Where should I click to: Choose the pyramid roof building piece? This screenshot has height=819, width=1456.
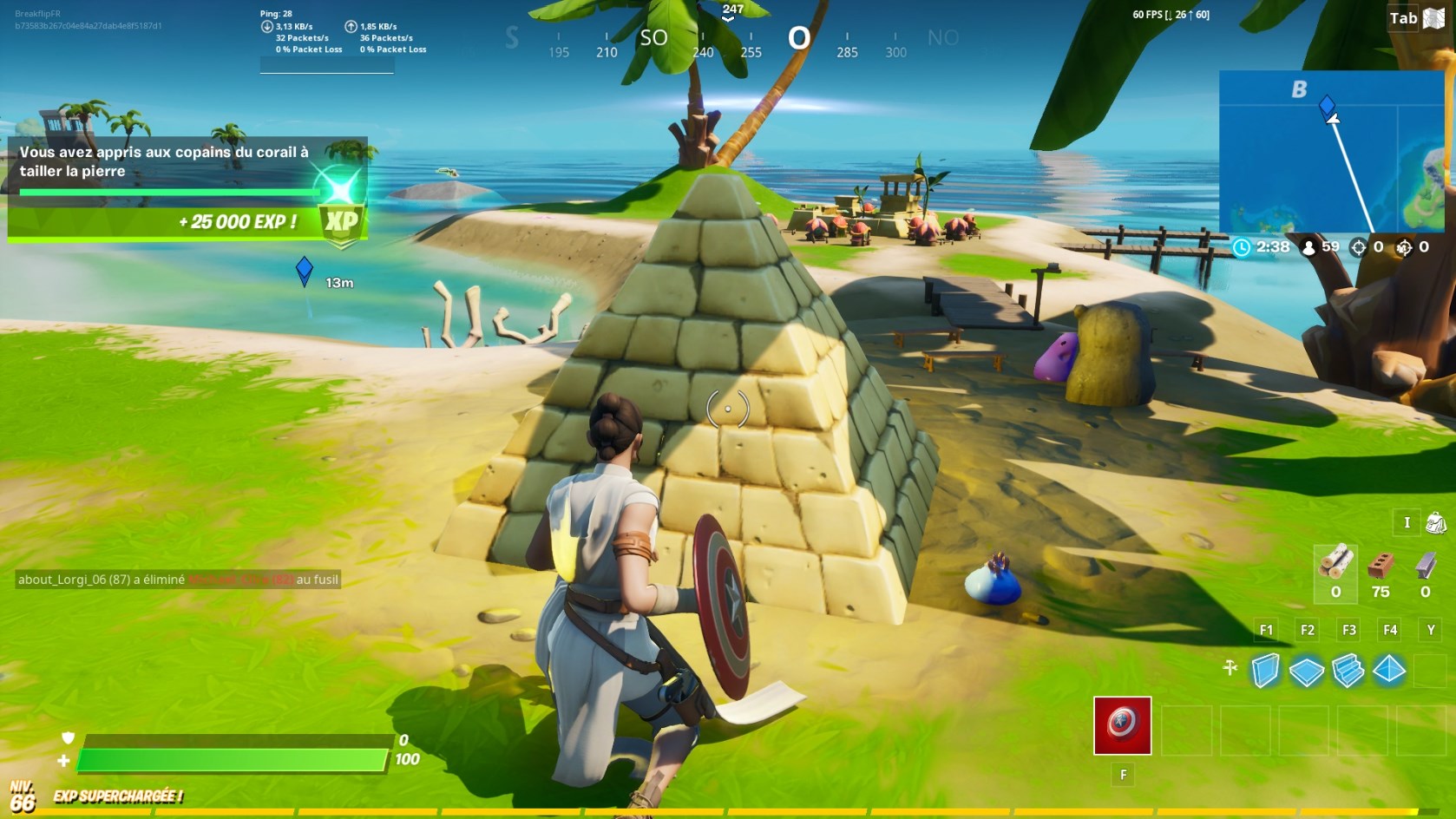click(1389, 669)
